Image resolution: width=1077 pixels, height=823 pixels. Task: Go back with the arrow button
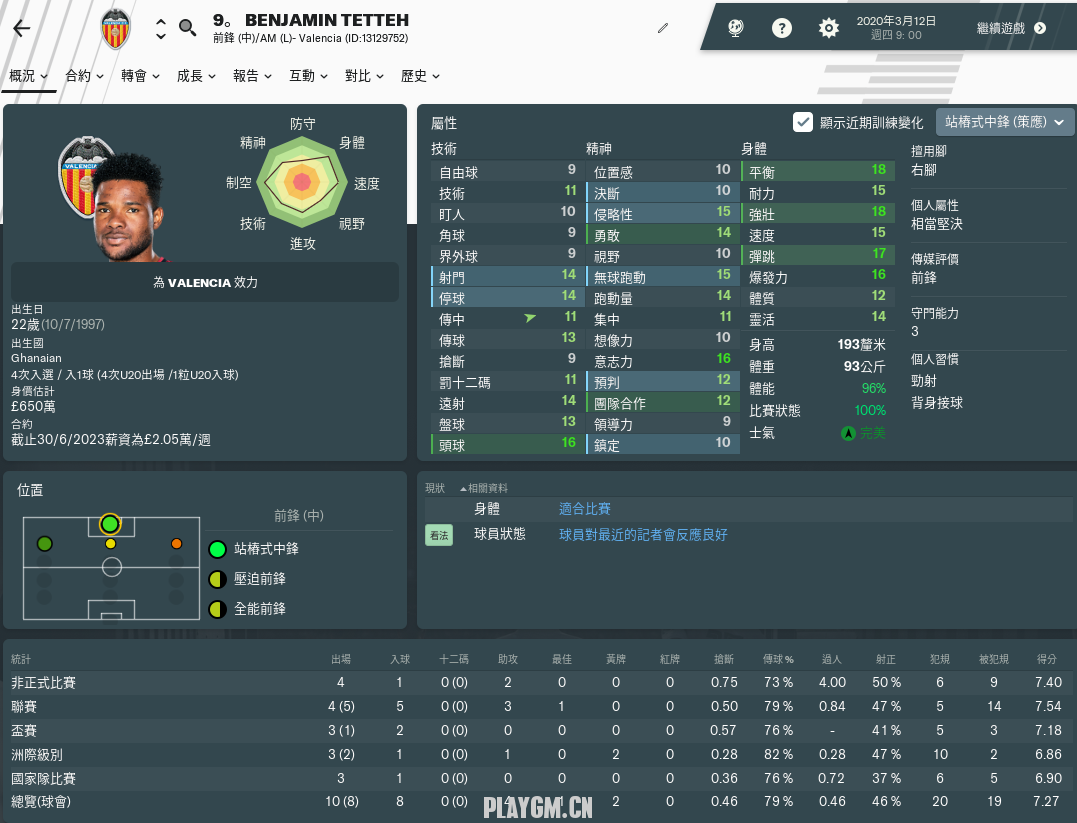[x=22, y=28]
